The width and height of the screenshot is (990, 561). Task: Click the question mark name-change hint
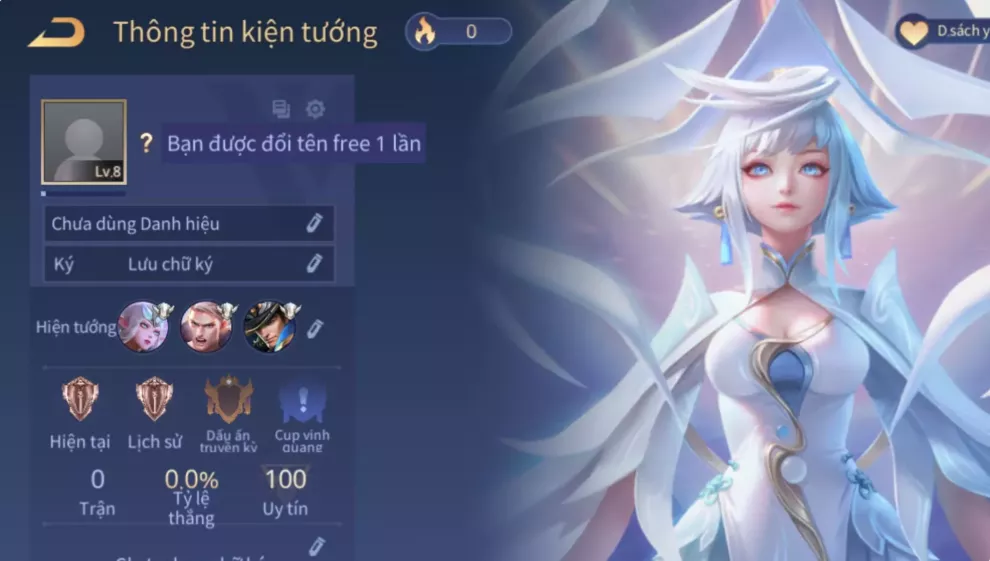pyautogui.click(x=146, y=144)
